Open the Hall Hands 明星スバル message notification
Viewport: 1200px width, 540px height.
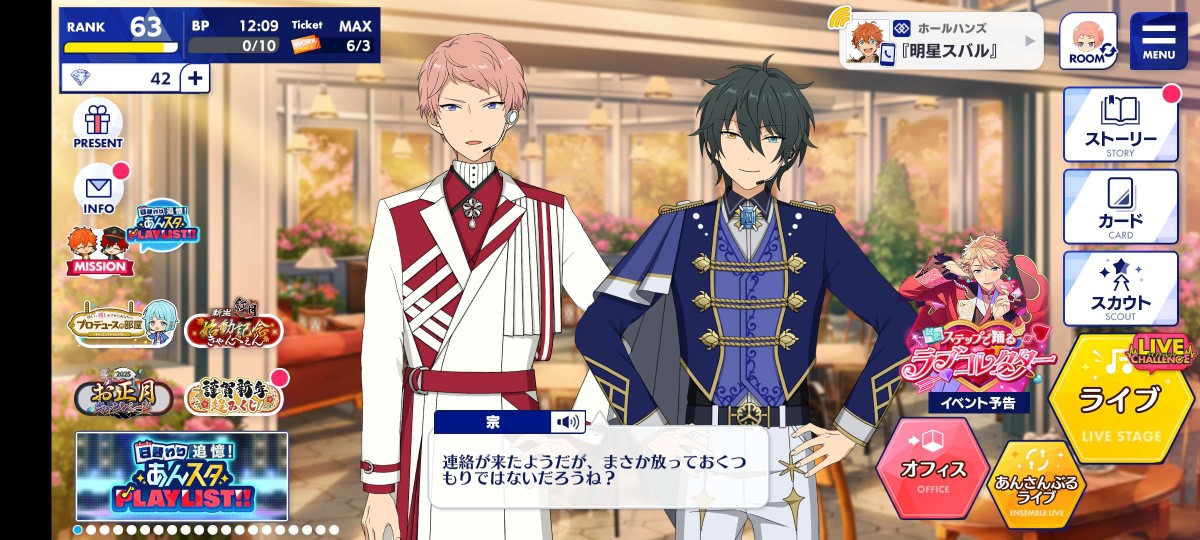click(x=941, y=41)
